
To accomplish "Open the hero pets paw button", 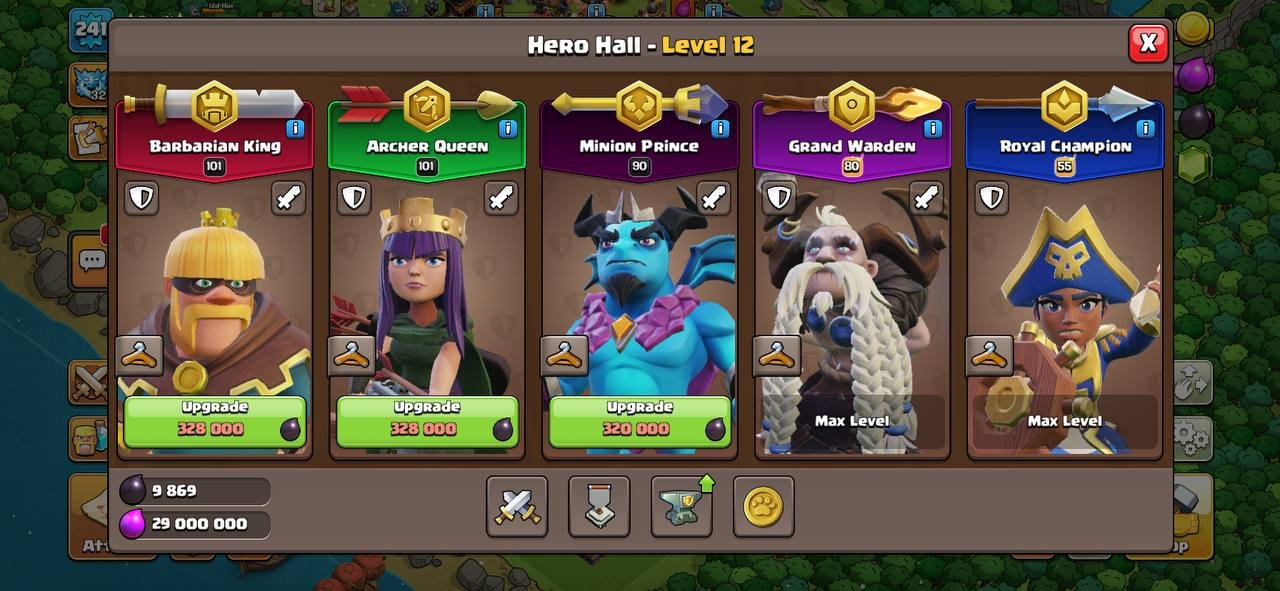I will point(764,506).
